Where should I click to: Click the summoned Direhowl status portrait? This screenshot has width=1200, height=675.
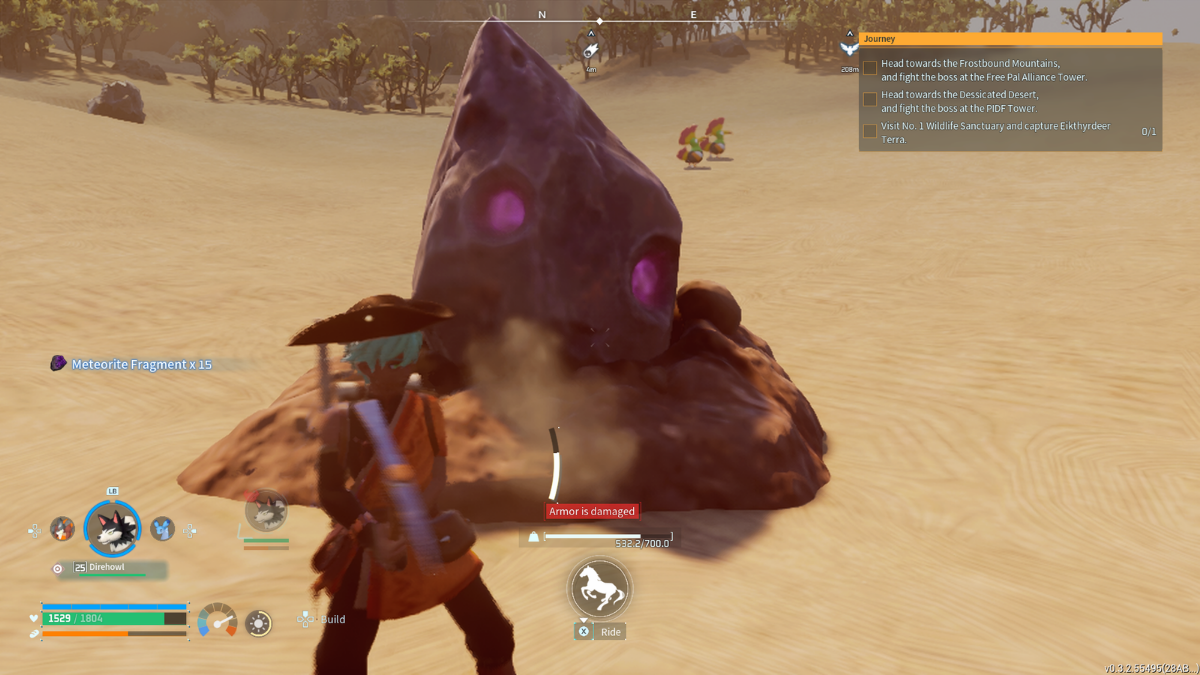pyautogui.click(x=266, y=511)
